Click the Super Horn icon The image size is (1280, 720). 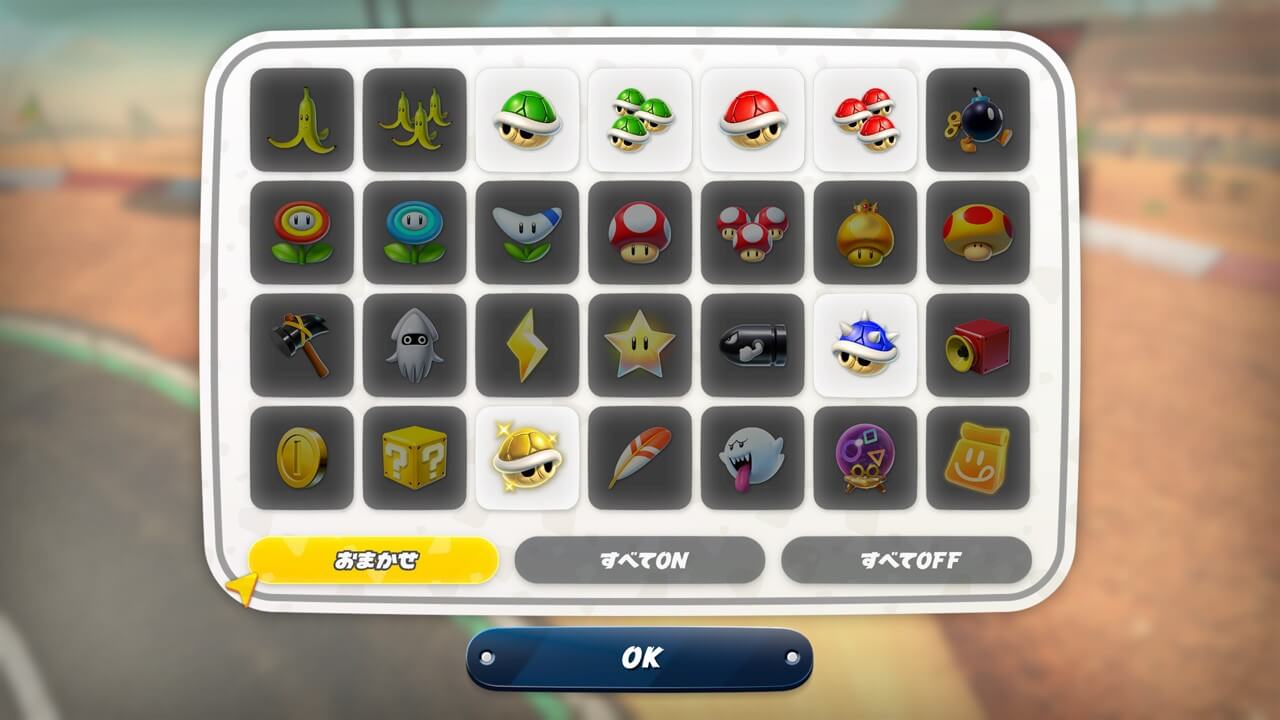click(x=978, y=345)
